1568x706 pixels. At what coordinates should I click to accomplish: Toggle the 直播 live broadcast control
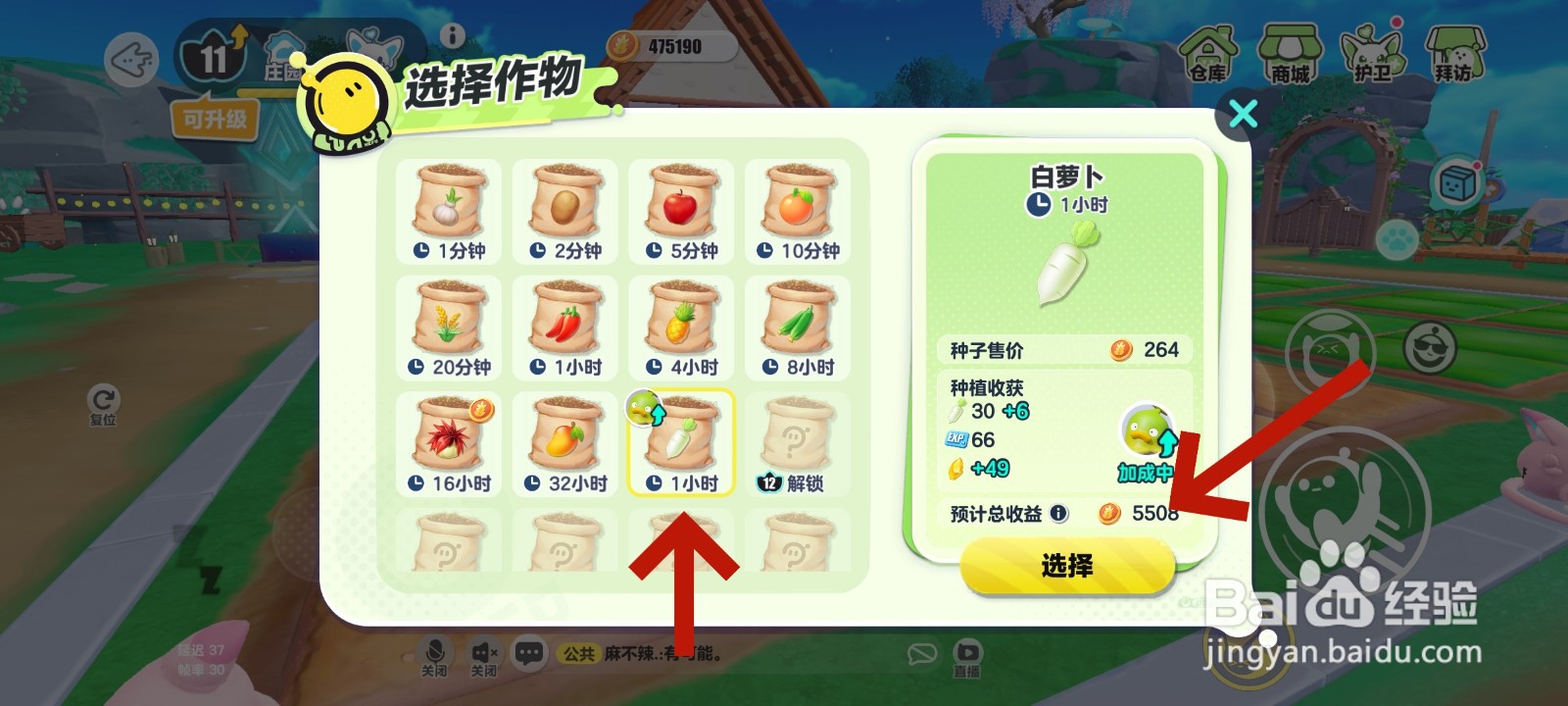(967, 654)
